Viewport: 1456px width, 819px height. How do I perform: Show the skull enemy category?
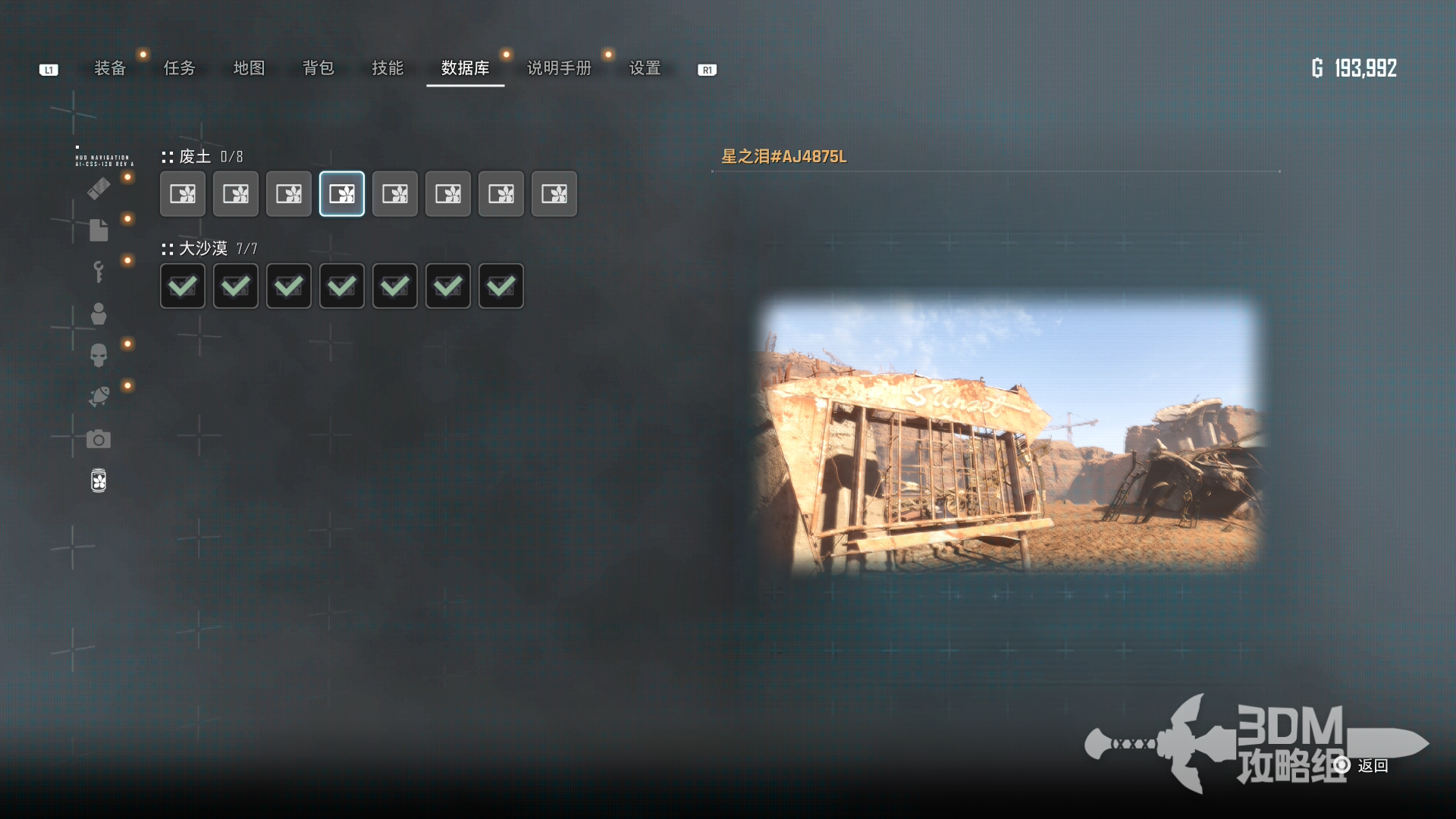coord(99,355)
